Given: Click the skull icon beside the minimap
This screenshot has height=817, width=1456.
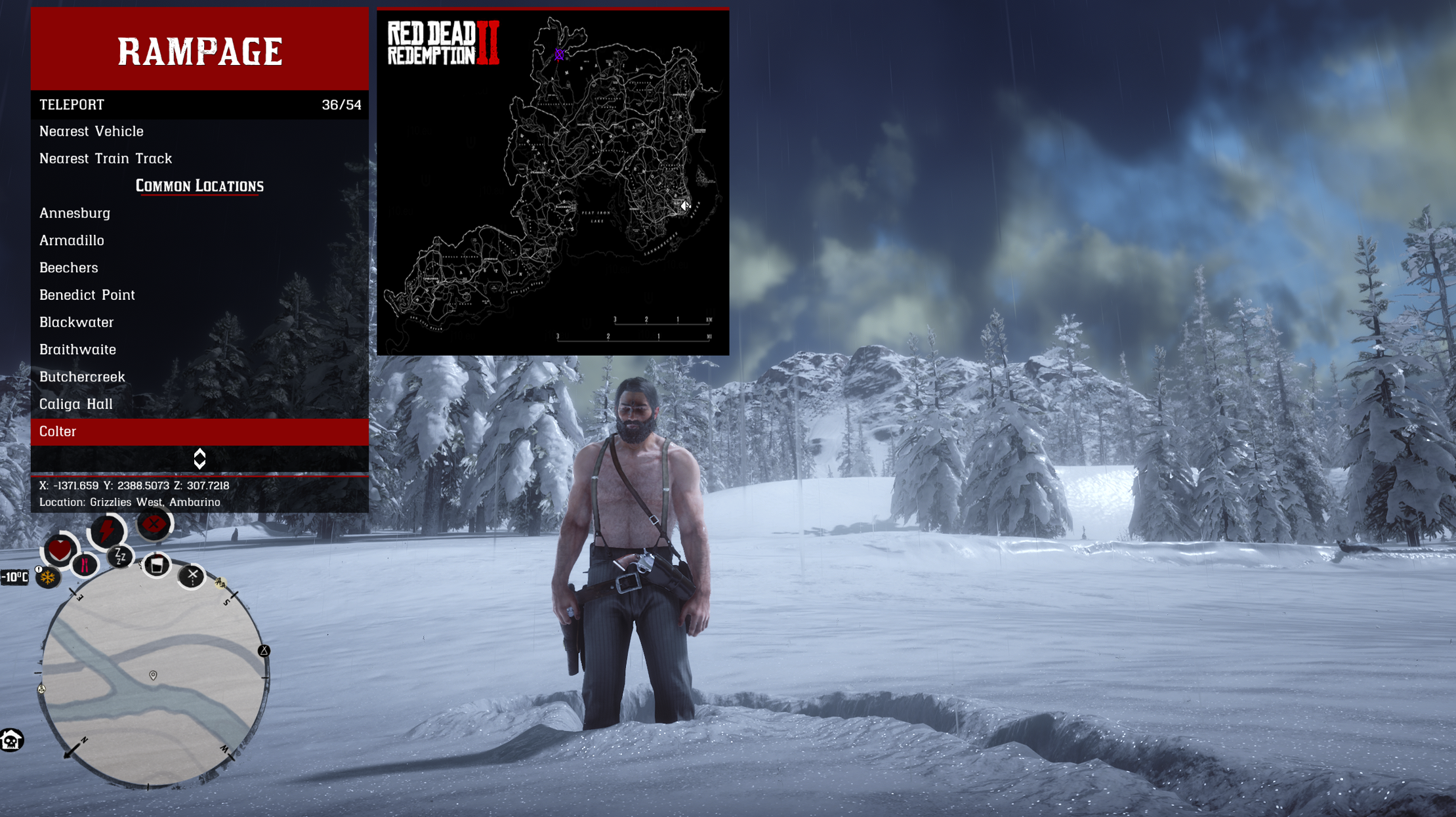Looking at the screenshot, I should tap(11, 740).
